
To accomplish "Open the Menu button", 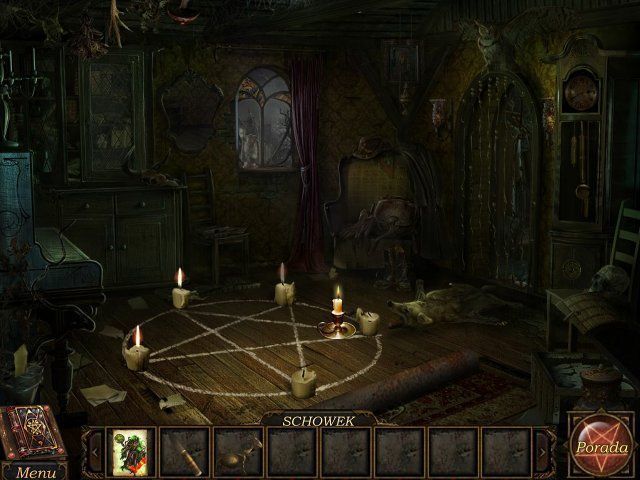I will tap(36, 472).
